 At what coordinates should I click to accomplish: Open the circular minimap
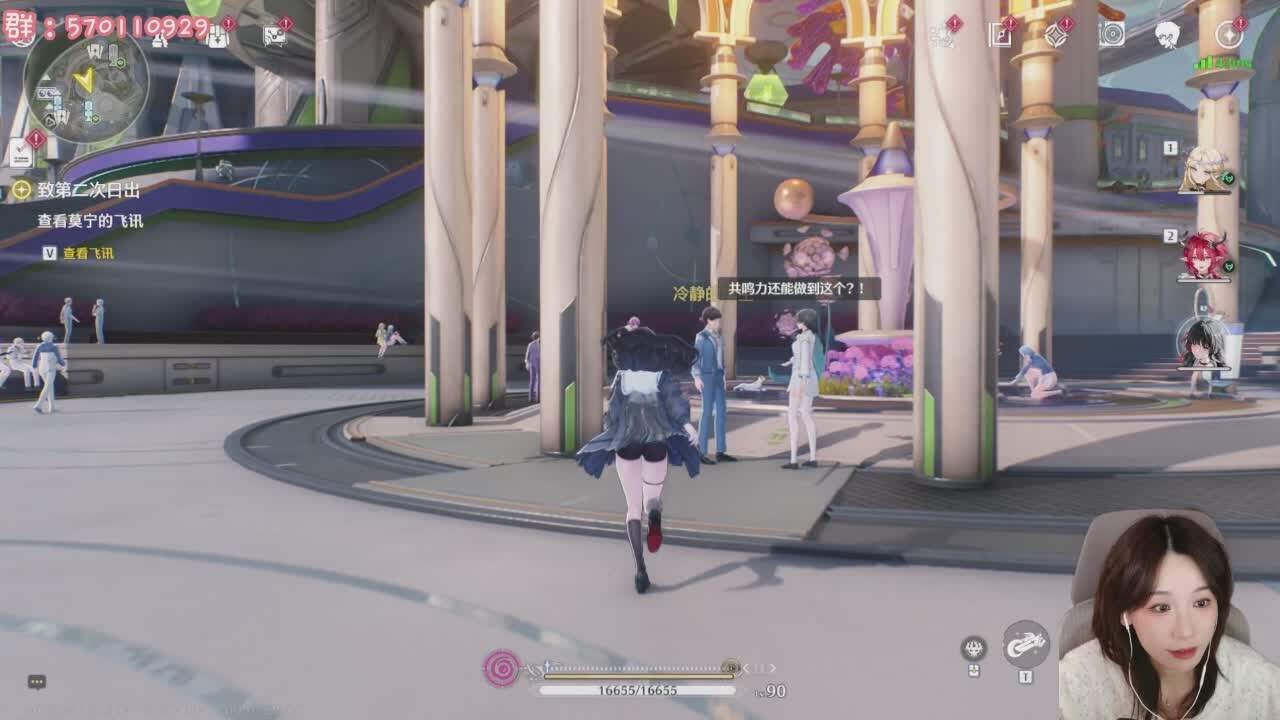click(86, 84)
